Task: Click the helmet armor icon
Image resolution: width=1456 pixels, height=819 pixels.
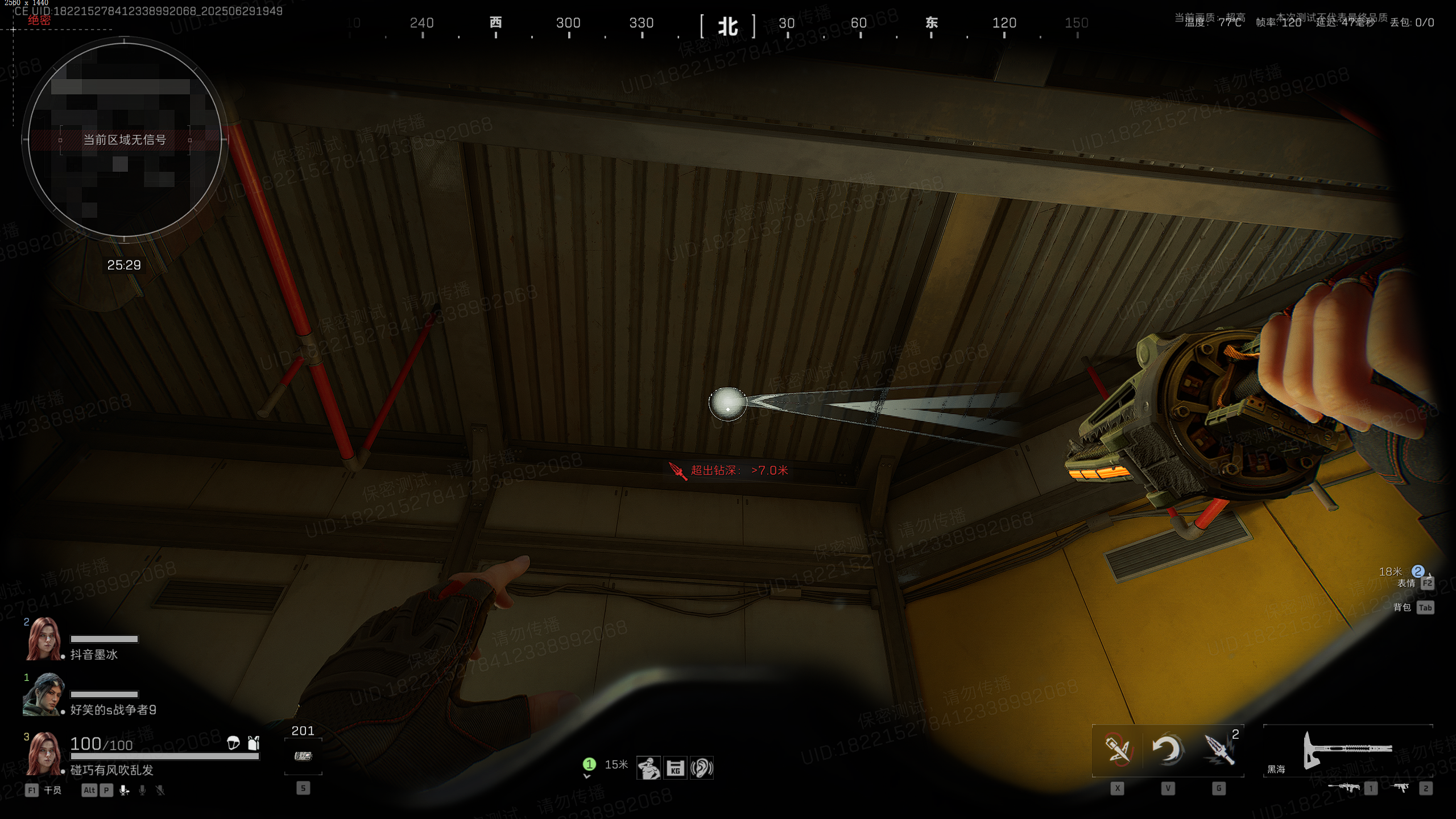Action: (x=233, y=743)
